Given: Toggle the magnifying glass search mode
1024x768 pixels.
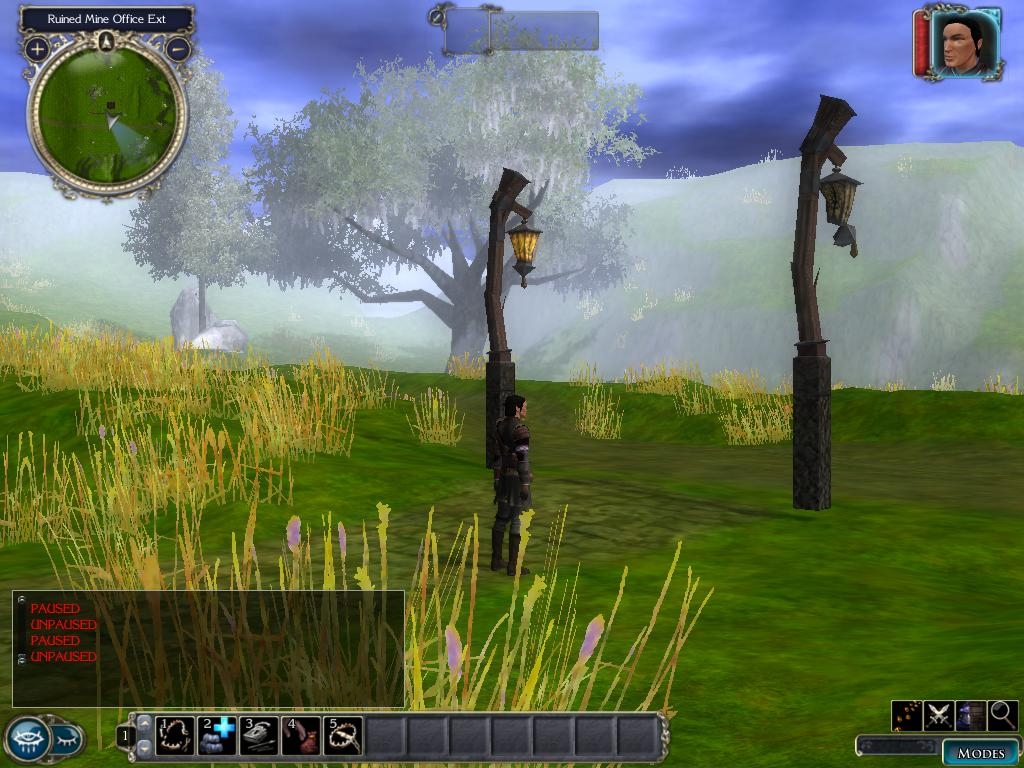Looking at the screenshot, I should [1002, 715].
